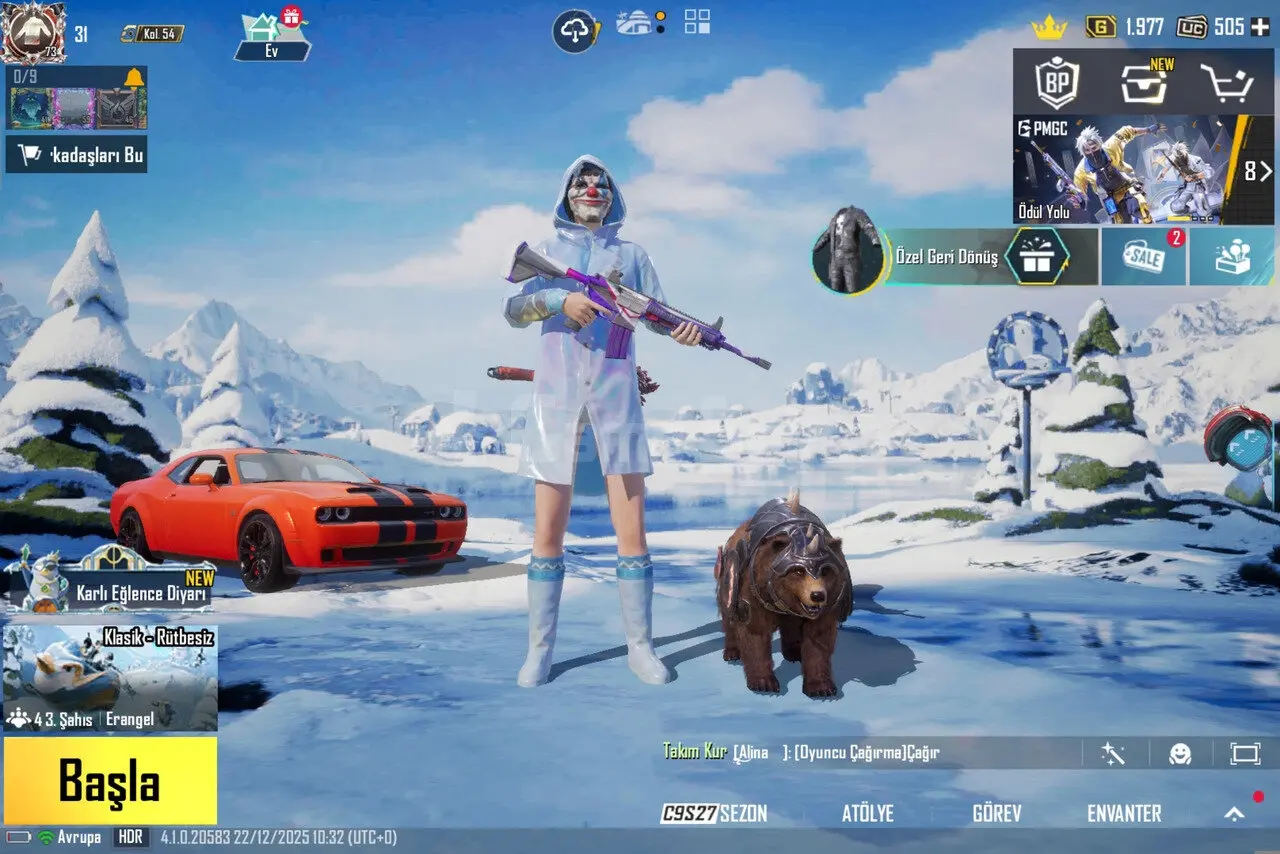
Task: Open the C9S27 Sezon tab
Action: click(x=715, y=813)
